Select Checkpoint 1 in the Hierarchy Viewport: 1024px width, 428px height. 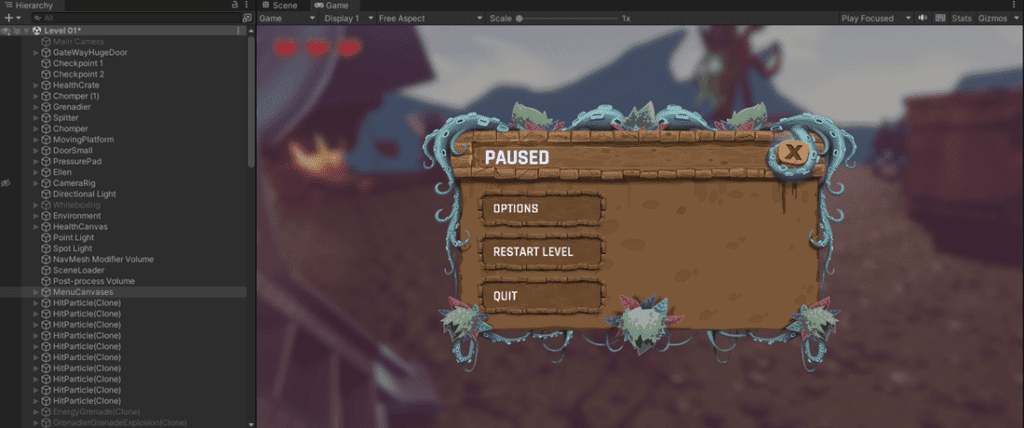click(x=78, y=63)
